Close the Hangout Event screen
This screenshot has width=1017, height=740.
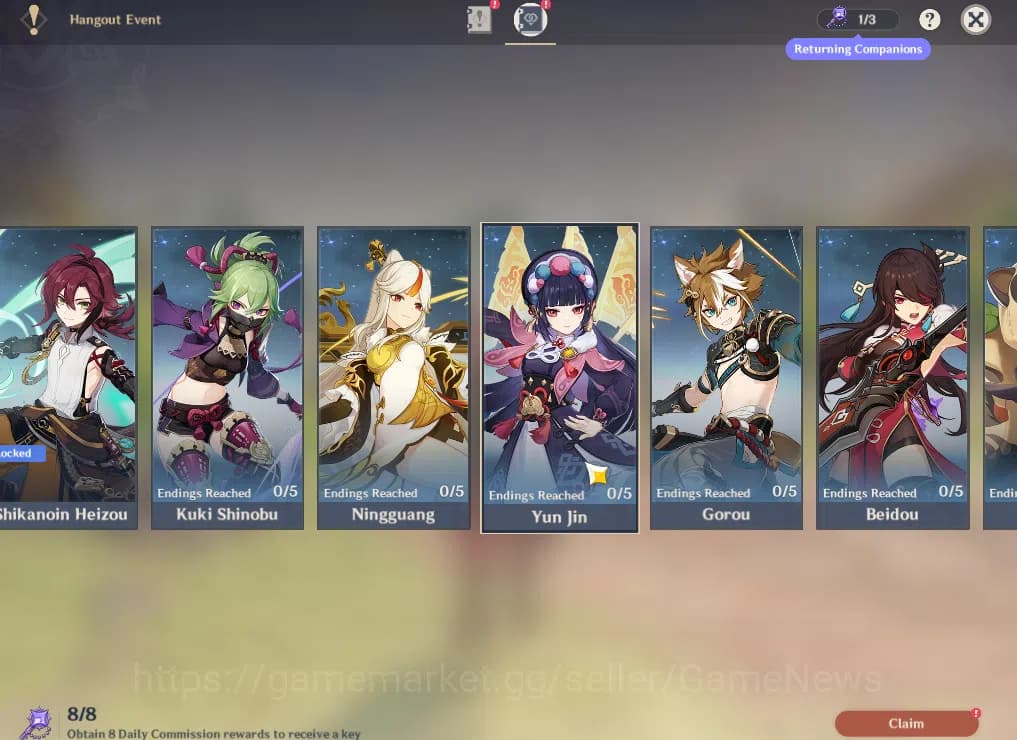click(x=976, y=19)
